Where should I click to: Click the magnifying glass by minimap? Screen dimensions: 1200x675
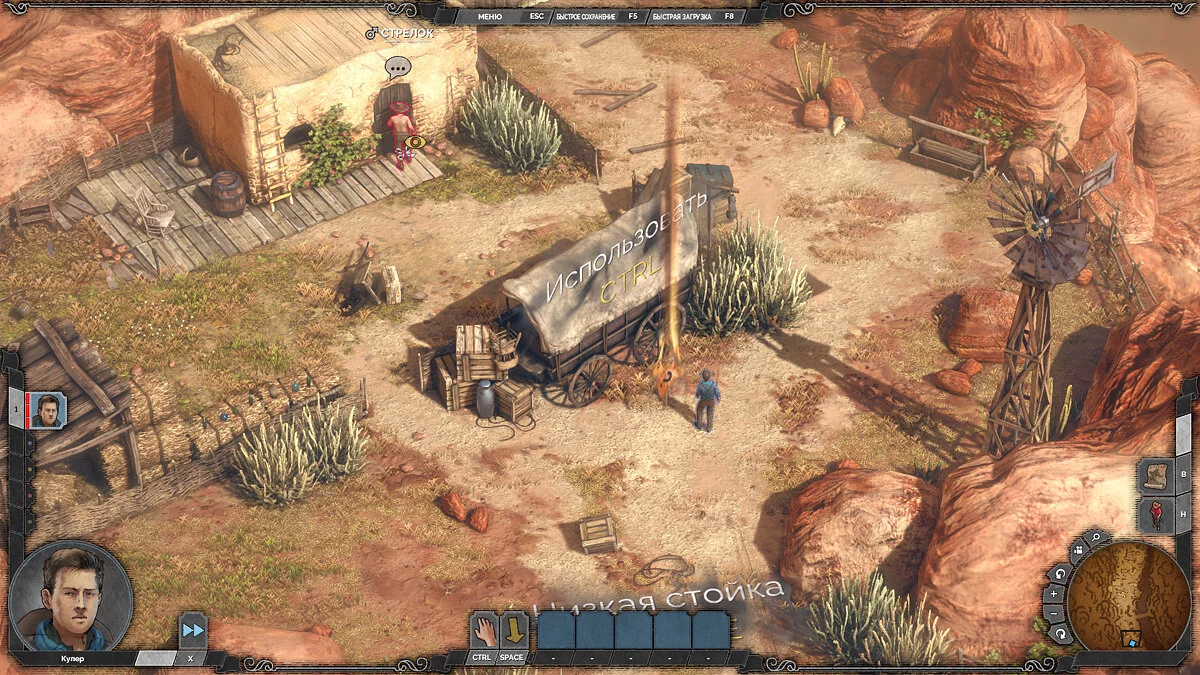(x=1096, y=538)
